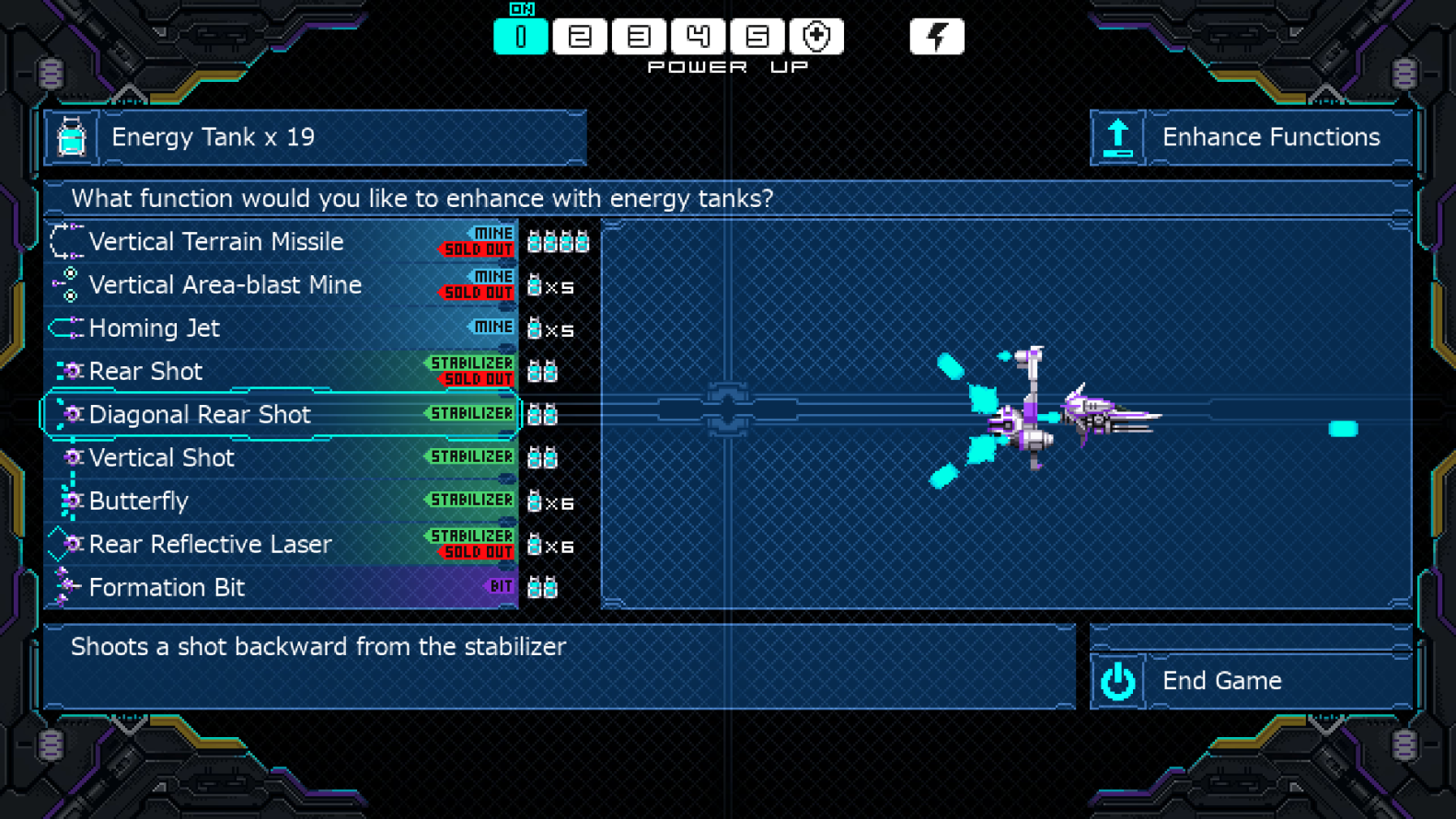Switch to power up slot 4
Screen dimensions: 1456x819
pyautogui.click(x=698, y=37)
